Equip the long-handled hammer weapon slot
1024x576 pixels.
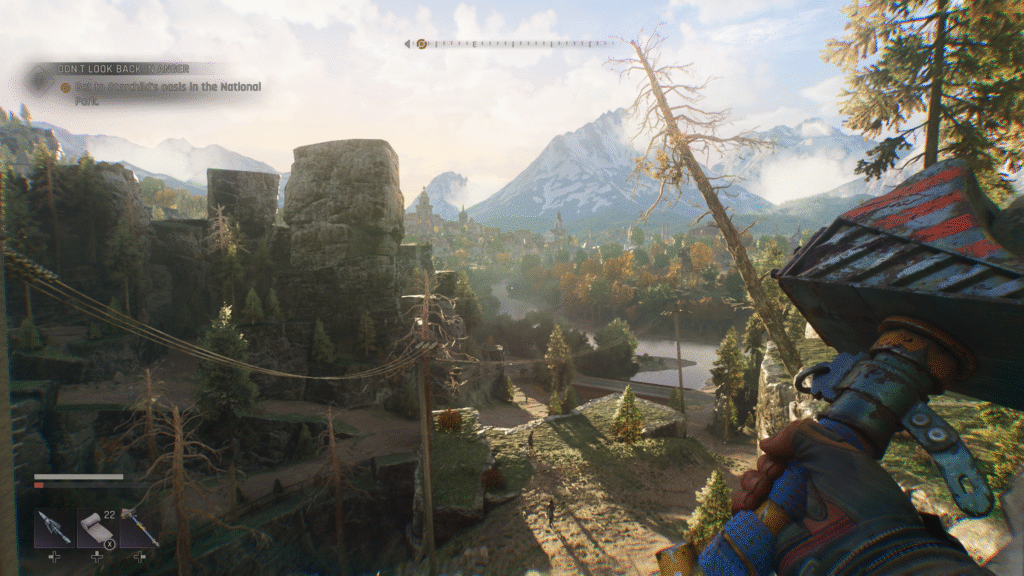tap(139, 527)
